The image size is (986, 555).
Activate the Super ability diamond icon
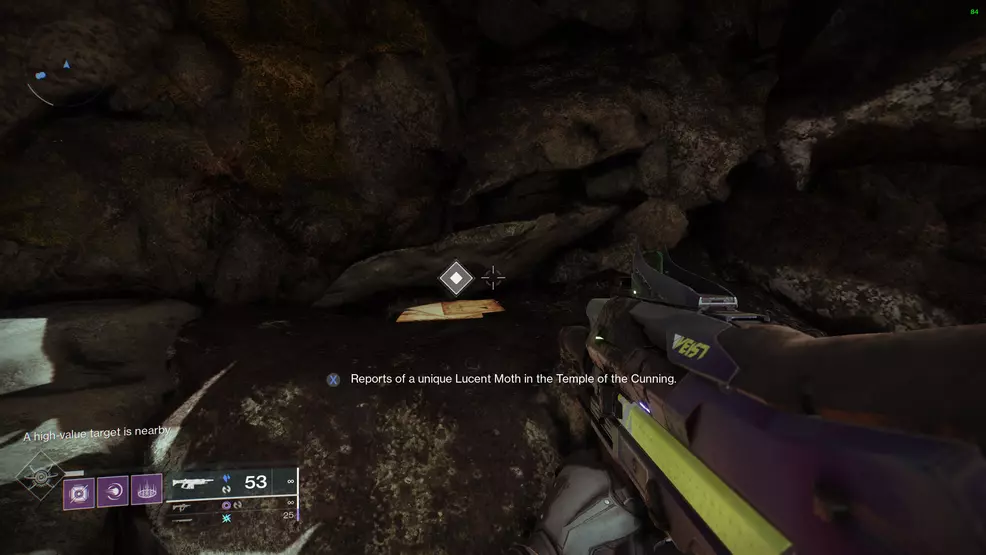point(42,477)
